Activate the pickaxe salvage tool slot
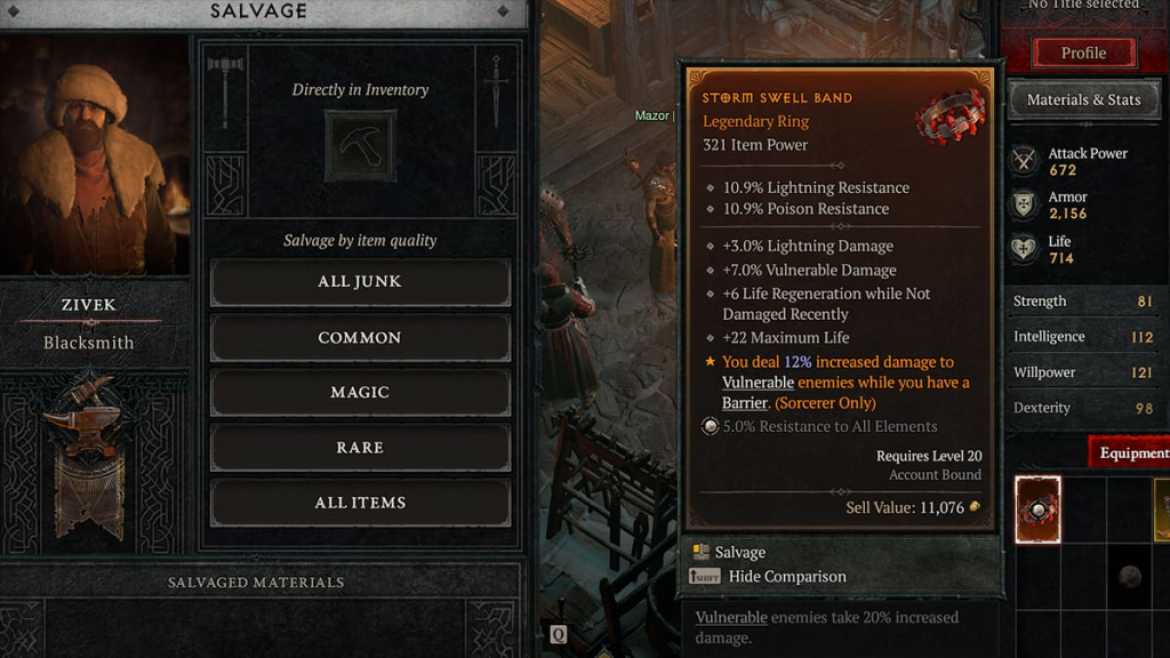Viewport: 1170px width, 658px height. [360, 145]
